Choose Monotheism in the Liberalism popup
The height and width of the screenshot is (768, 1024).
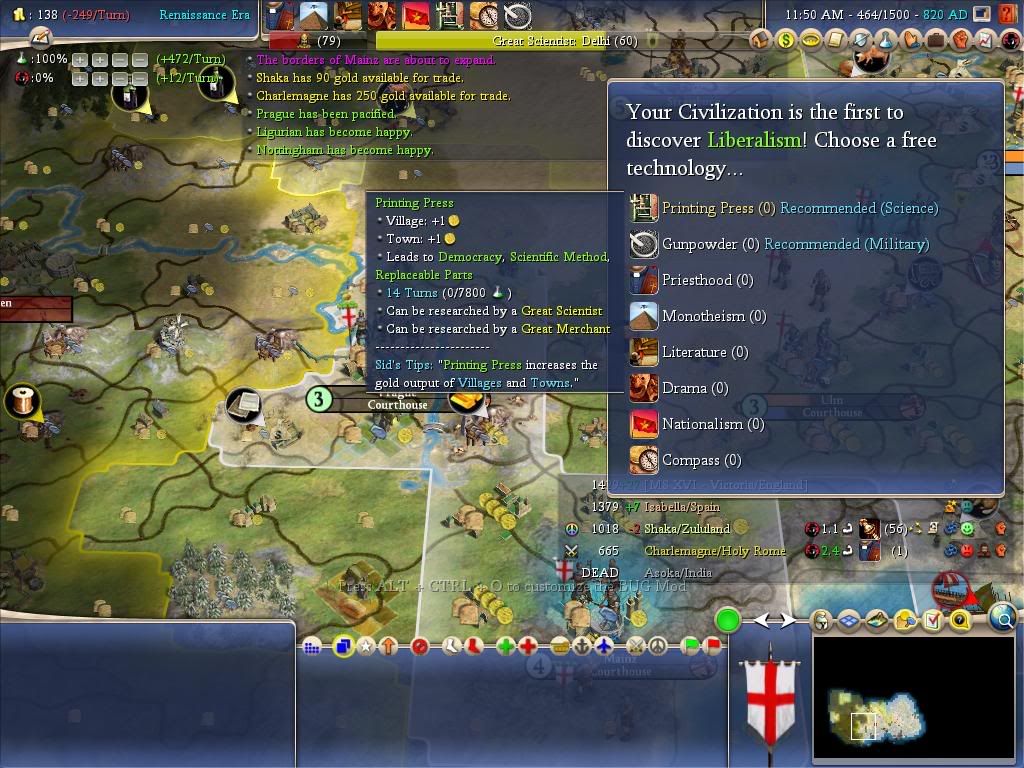713,316
